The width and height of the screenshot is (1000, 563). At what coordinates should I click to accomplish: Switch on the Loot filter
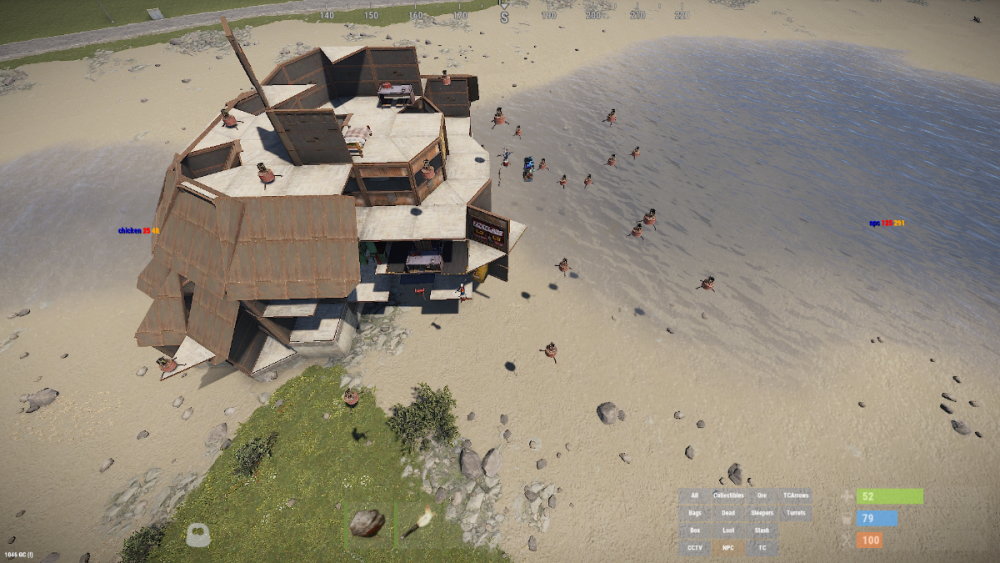[x=728, y=530]
